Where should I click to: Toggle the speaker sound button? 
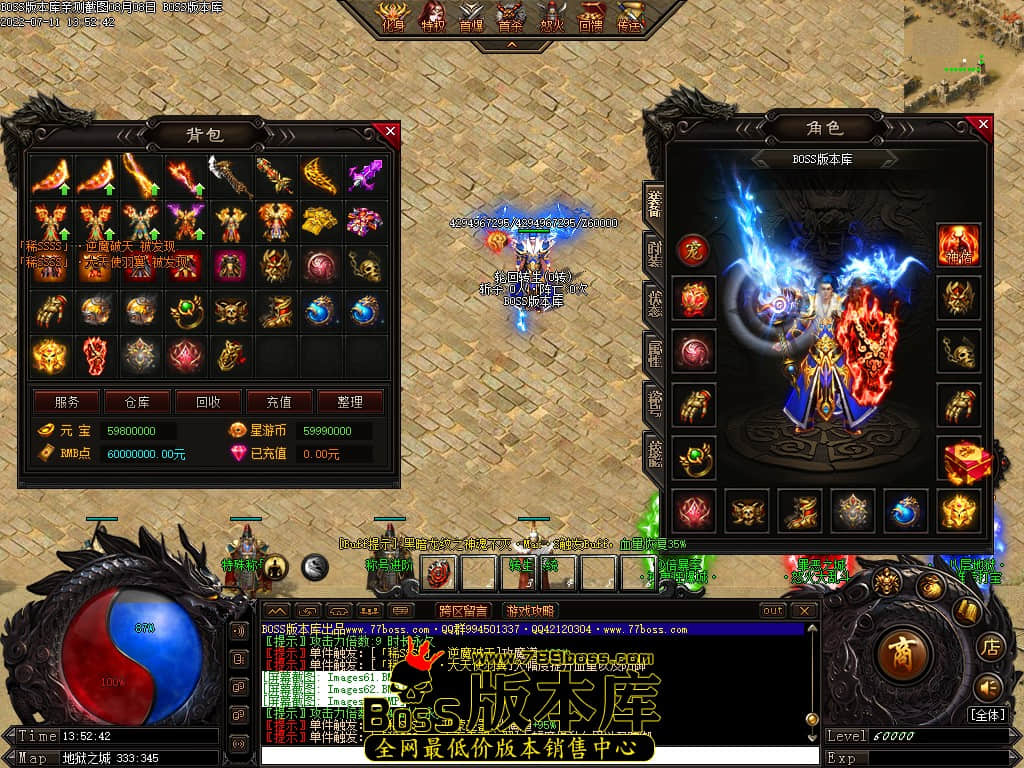pos(988,687)
